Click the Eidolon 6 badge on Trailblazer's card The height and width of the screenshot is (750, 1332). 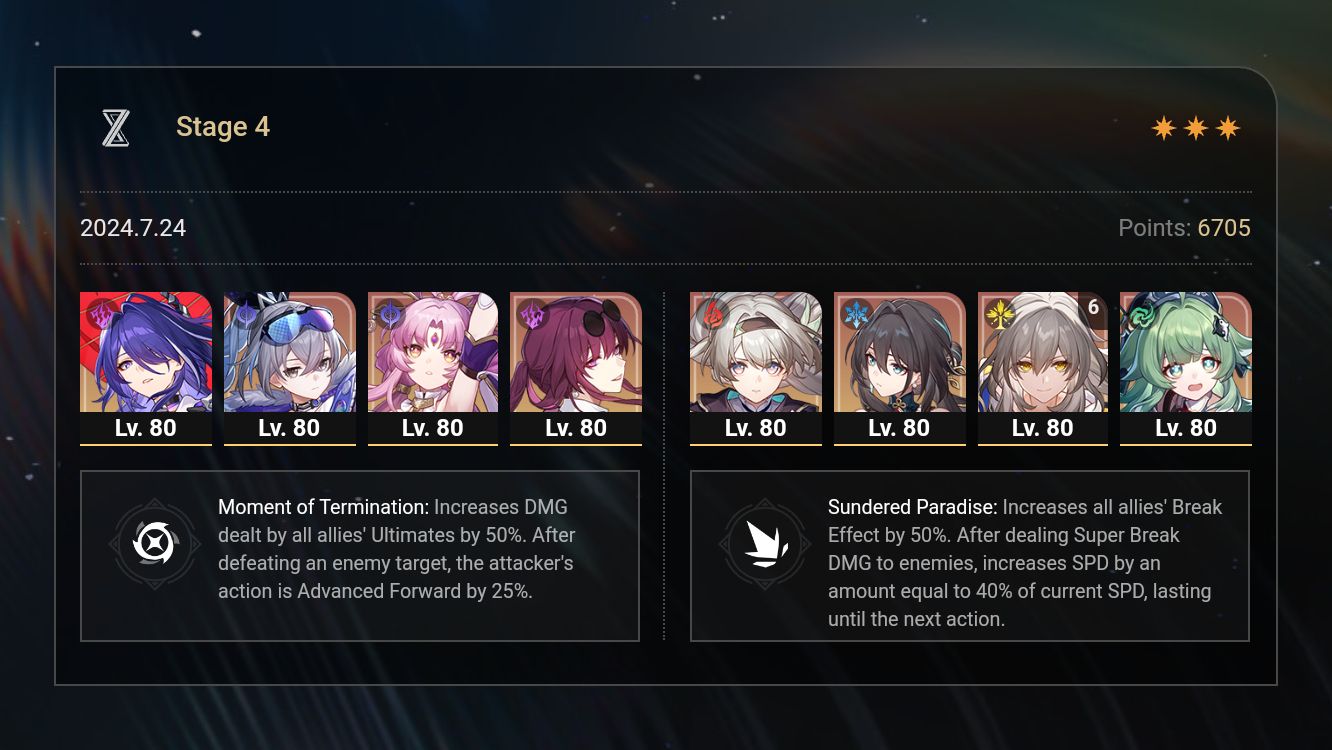[1092, 309]
